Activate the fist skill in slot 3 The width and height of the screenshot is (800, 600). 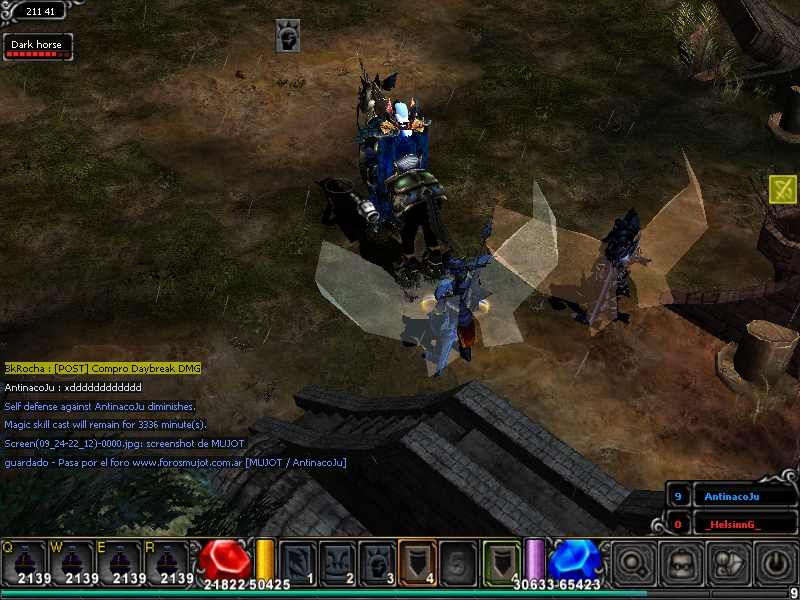click(x=377, y=561)
